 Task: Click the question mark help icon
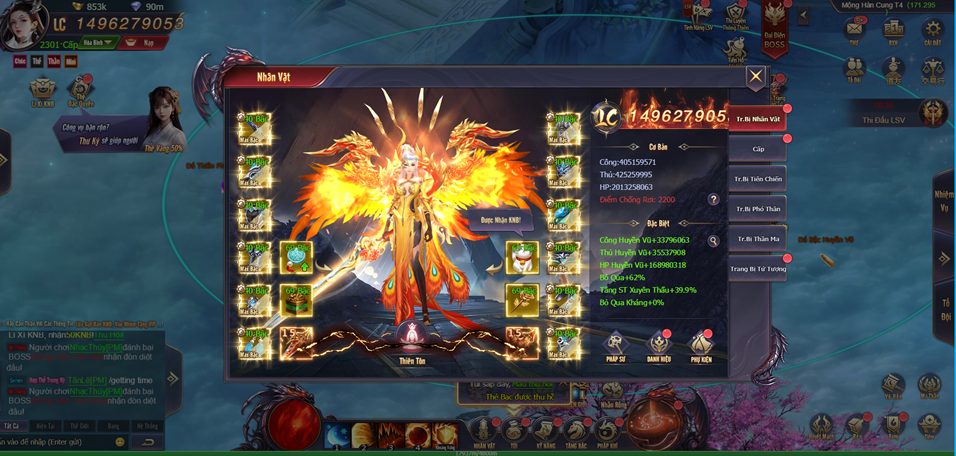tap(713, 199)
